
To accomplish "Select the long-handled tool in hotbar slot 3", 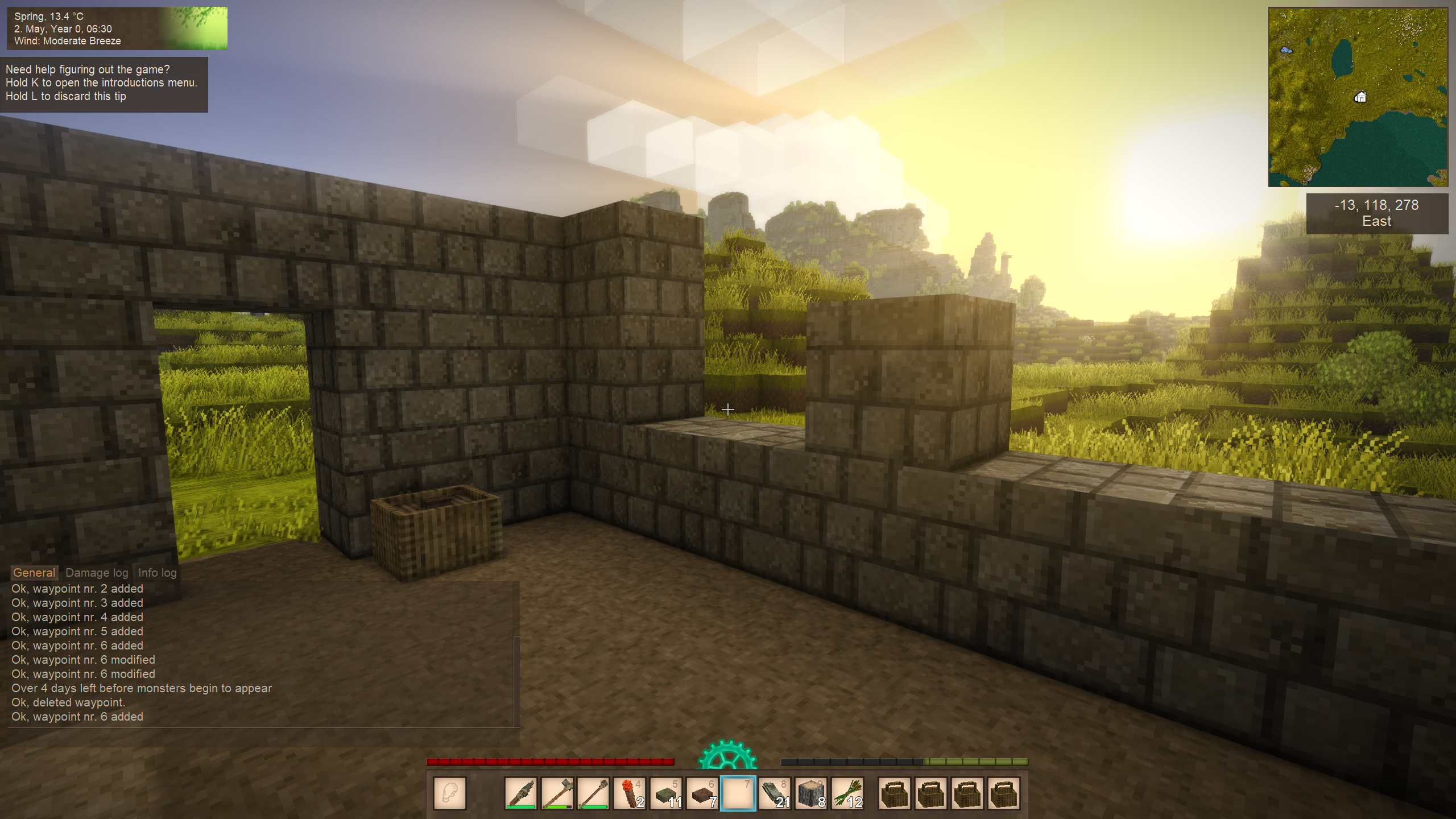I will (593, 793).
